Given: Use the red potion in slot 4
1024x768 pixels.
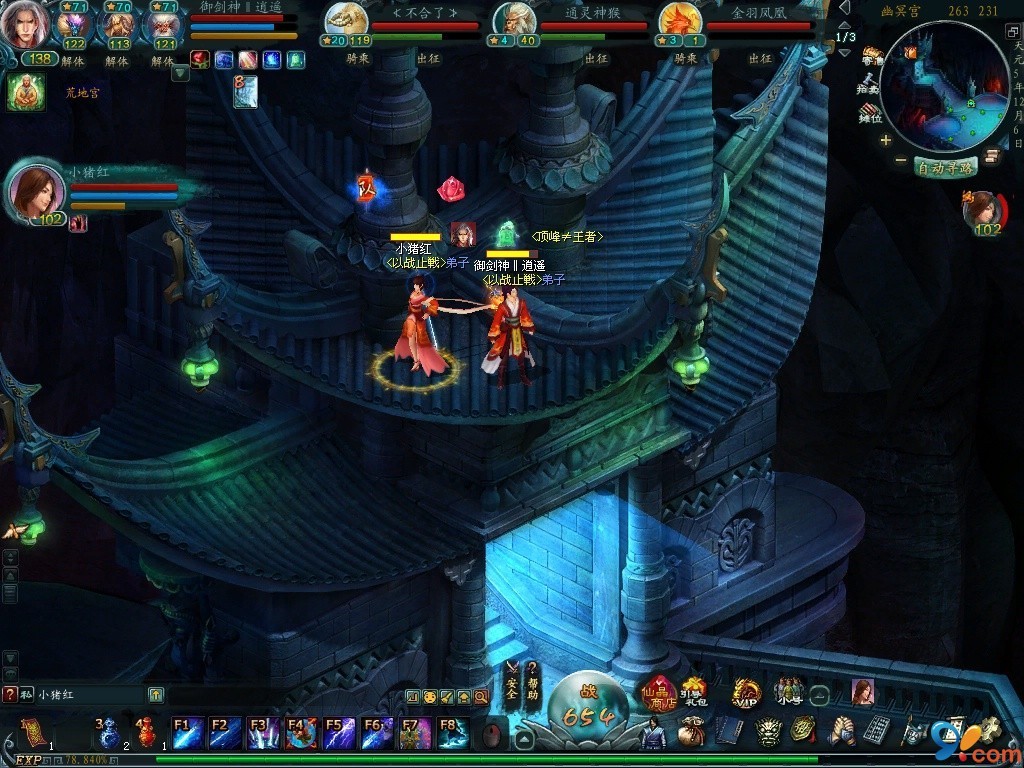Looking at the screenshot, I should tap(147, 735).
